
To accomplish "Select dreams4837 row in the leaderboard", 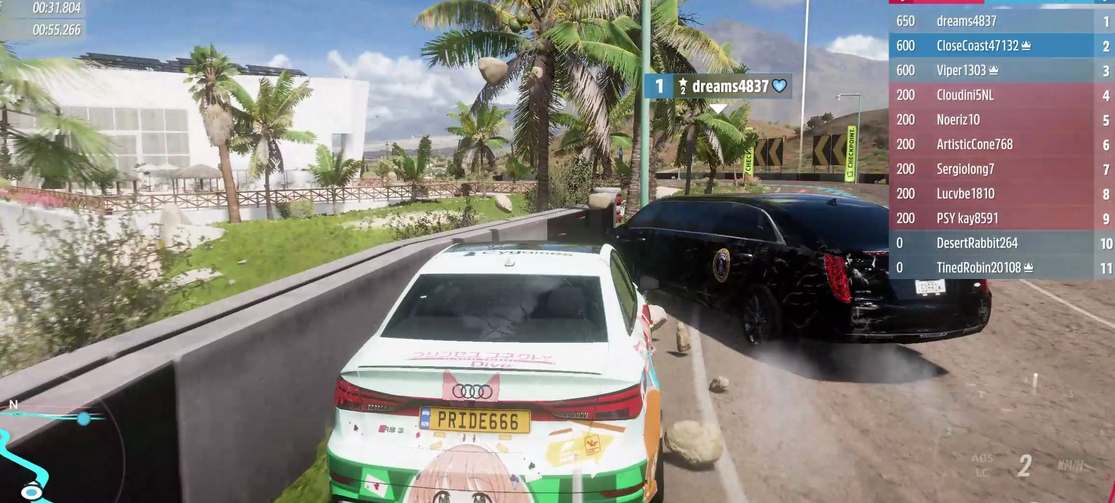I will (x=1000, y=21).
